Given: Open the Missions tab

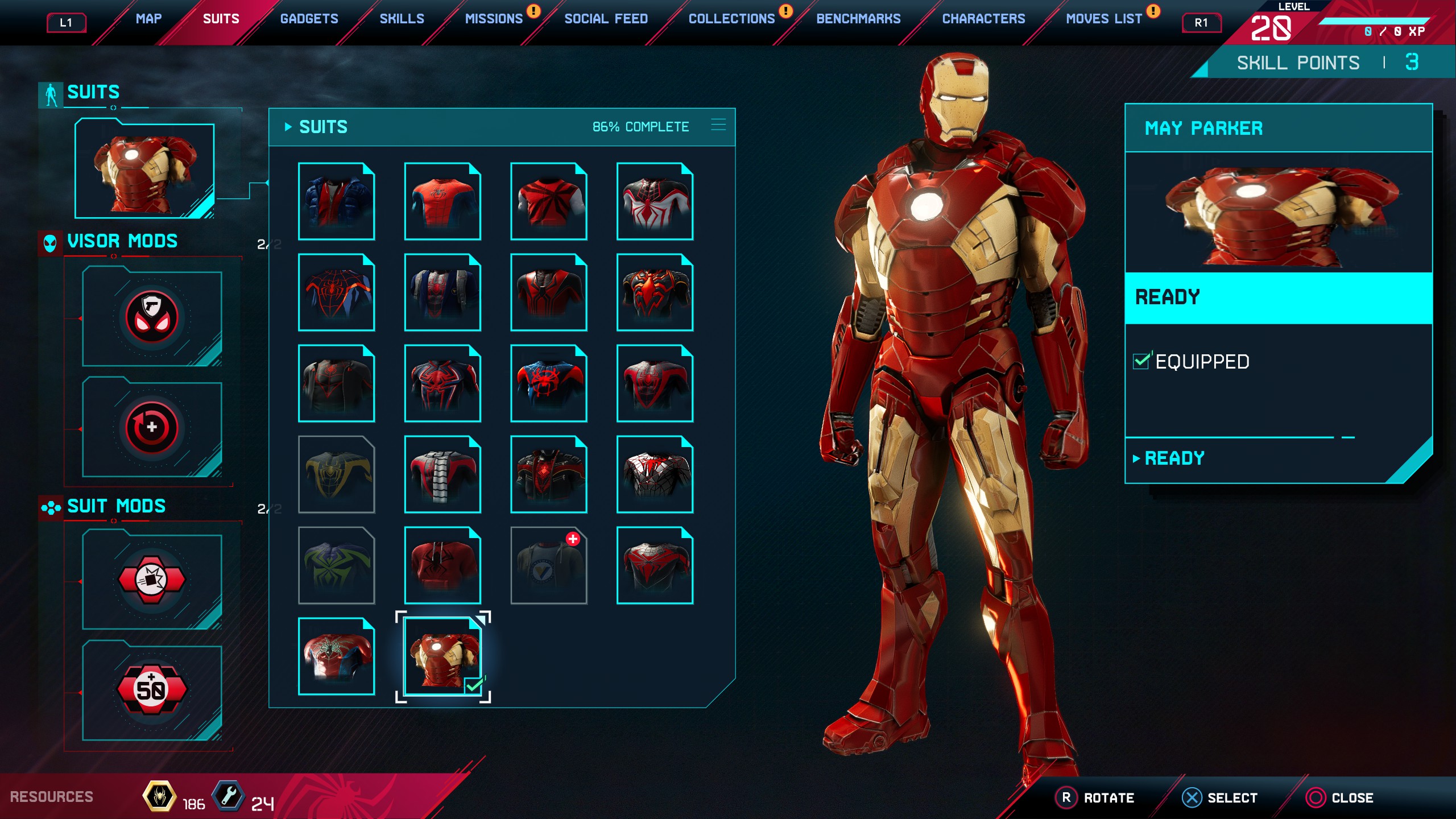Looking at the screenshot, I should point(493,19).
